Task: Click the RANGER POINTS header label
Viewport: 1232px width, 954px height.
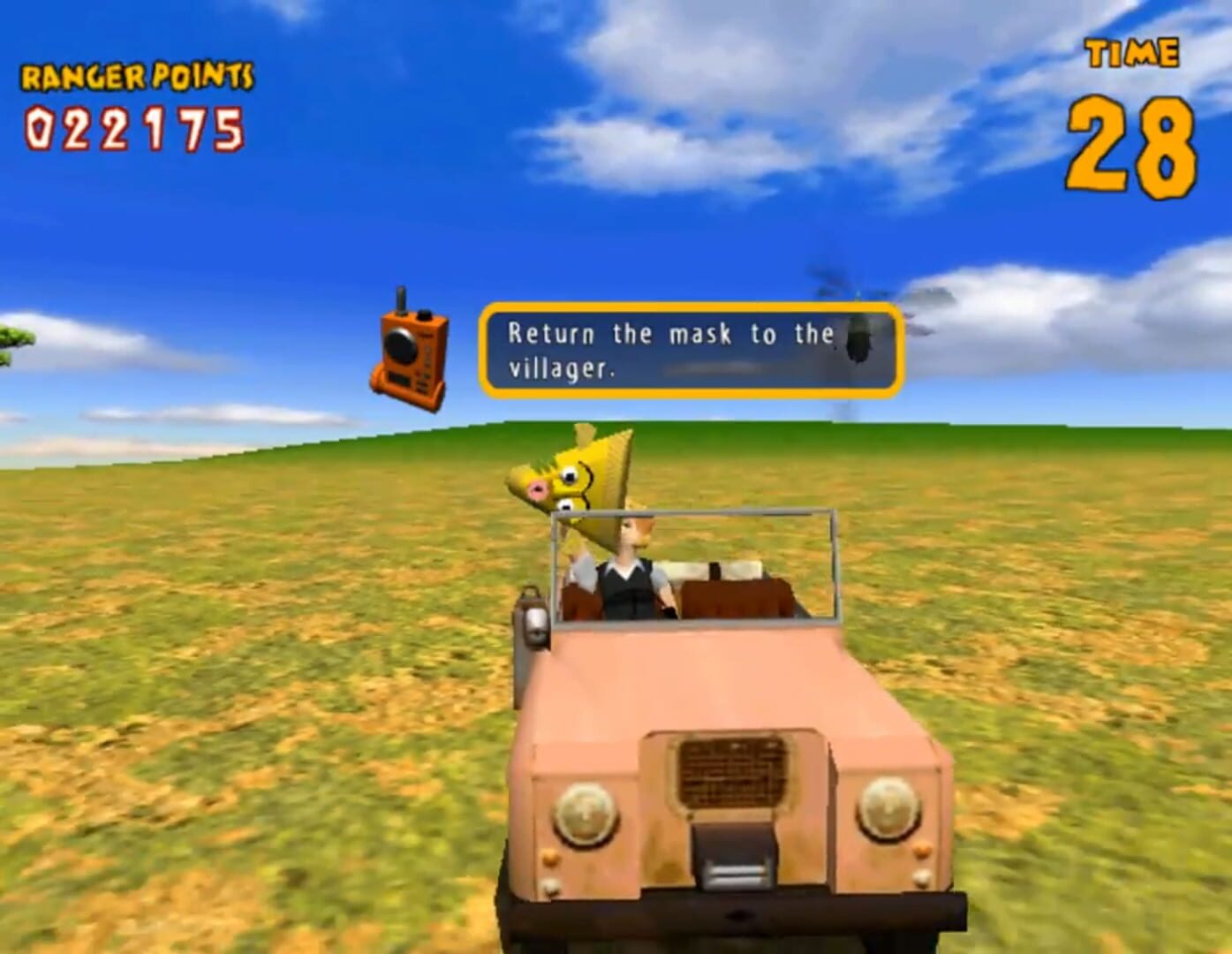Action: click(135, 78)
